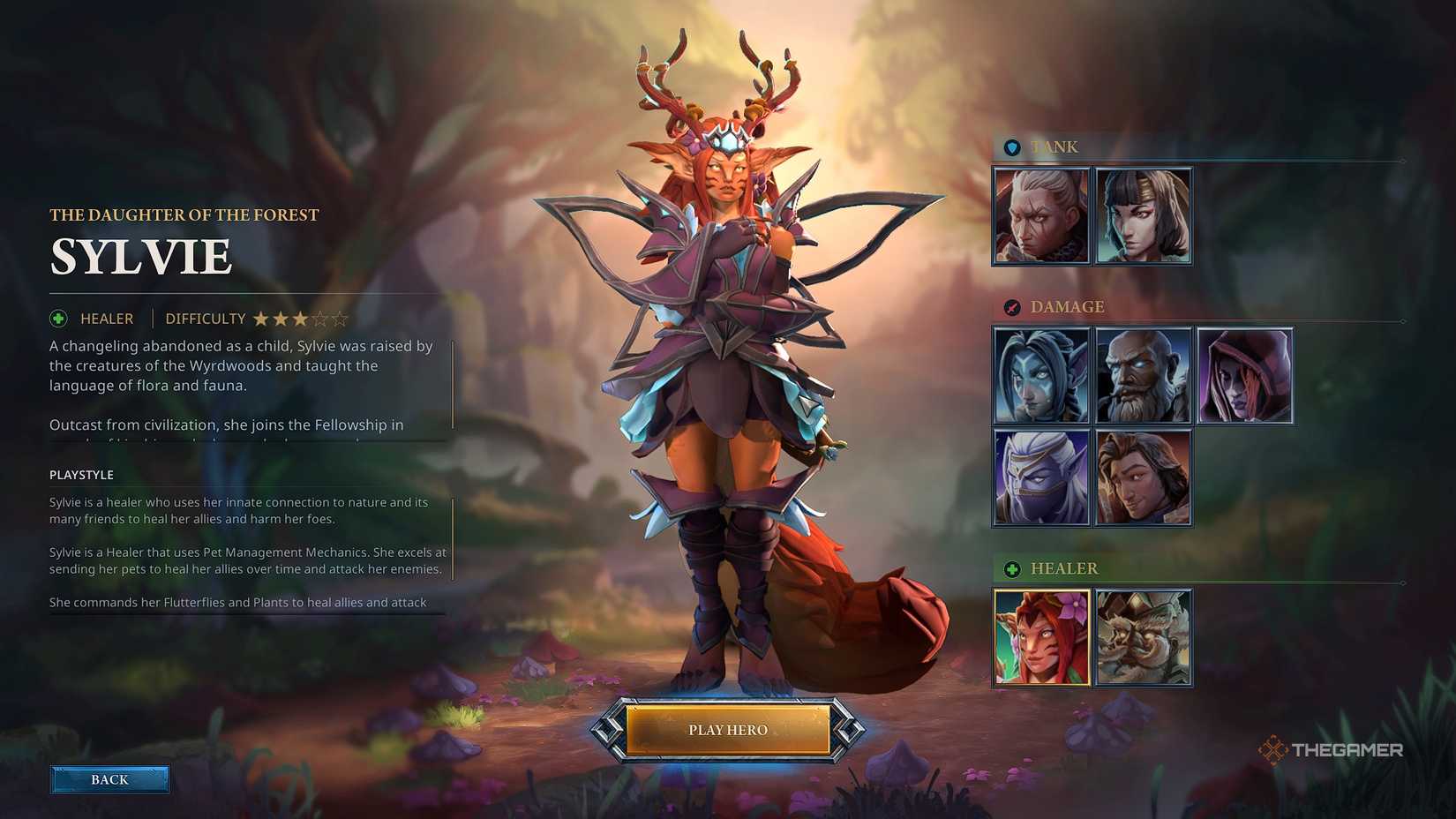Screen dimensions: 1456x819
Task: Click the green Healer icon beside Sylvie's role
Action: [x=56, y=318]
